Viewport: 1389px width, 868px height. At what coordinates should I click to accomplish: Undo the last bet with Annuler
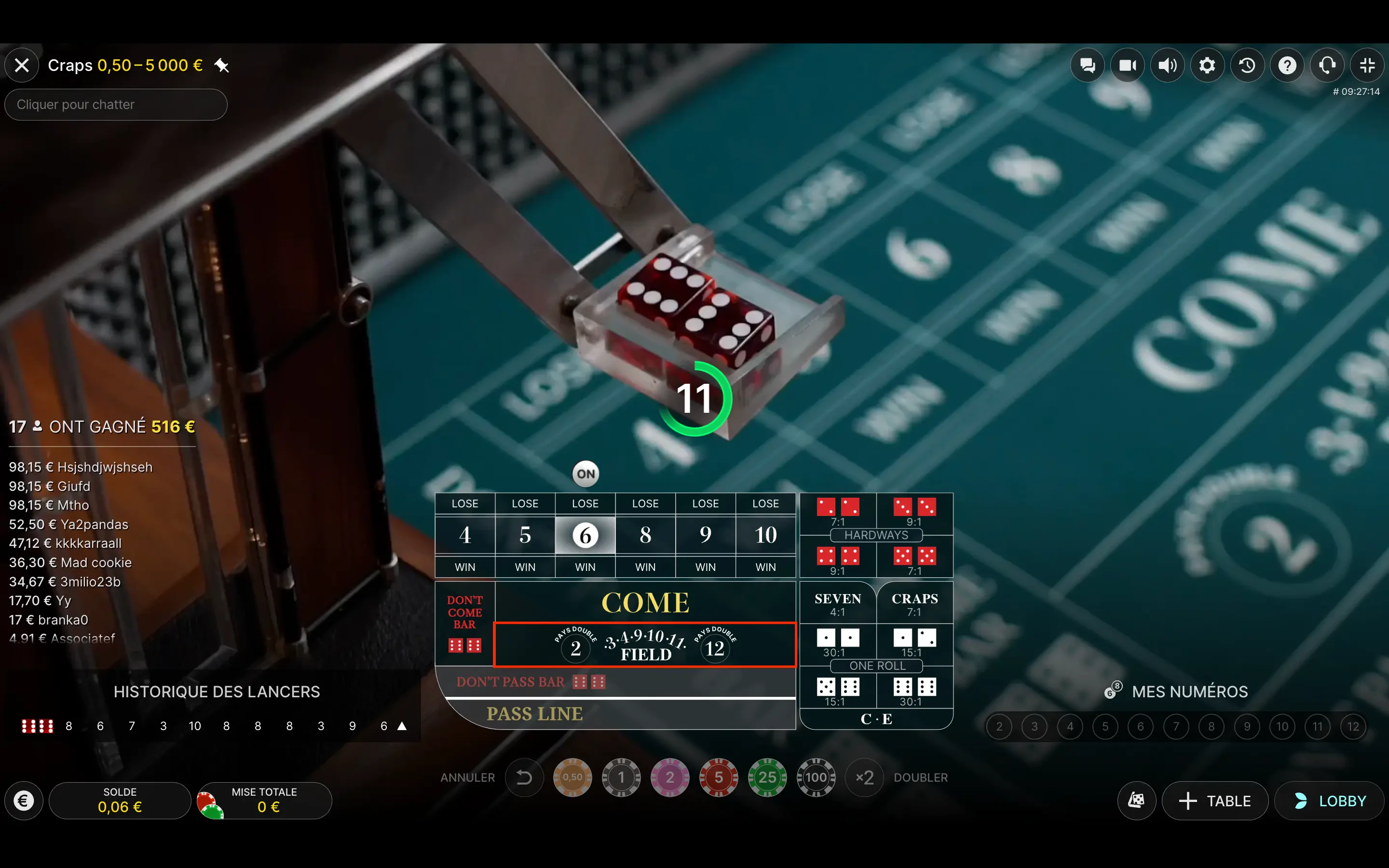(x=524, y=777)
